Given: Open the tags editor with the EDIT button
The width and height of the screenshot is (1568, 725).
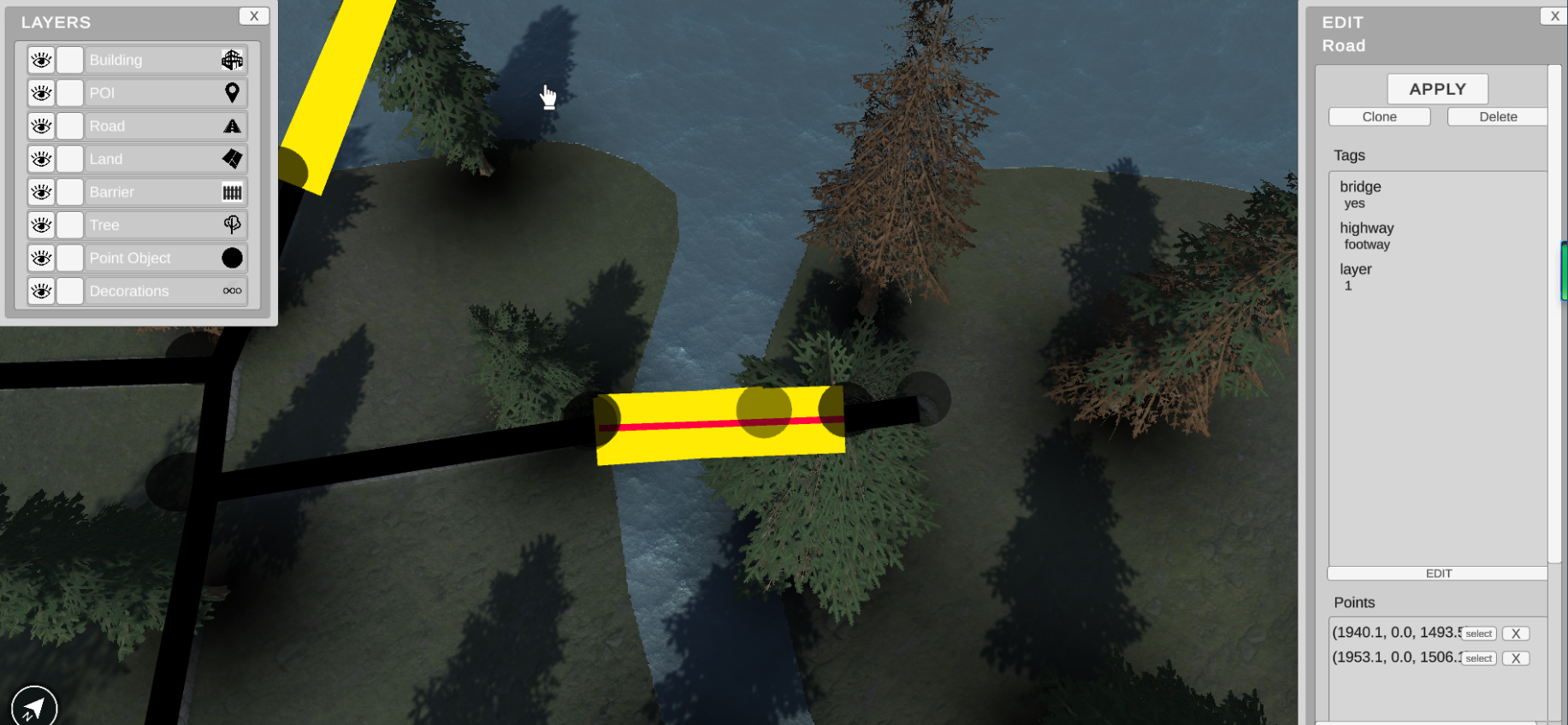Looking at the screenshot, I should tap(1438, 574).
